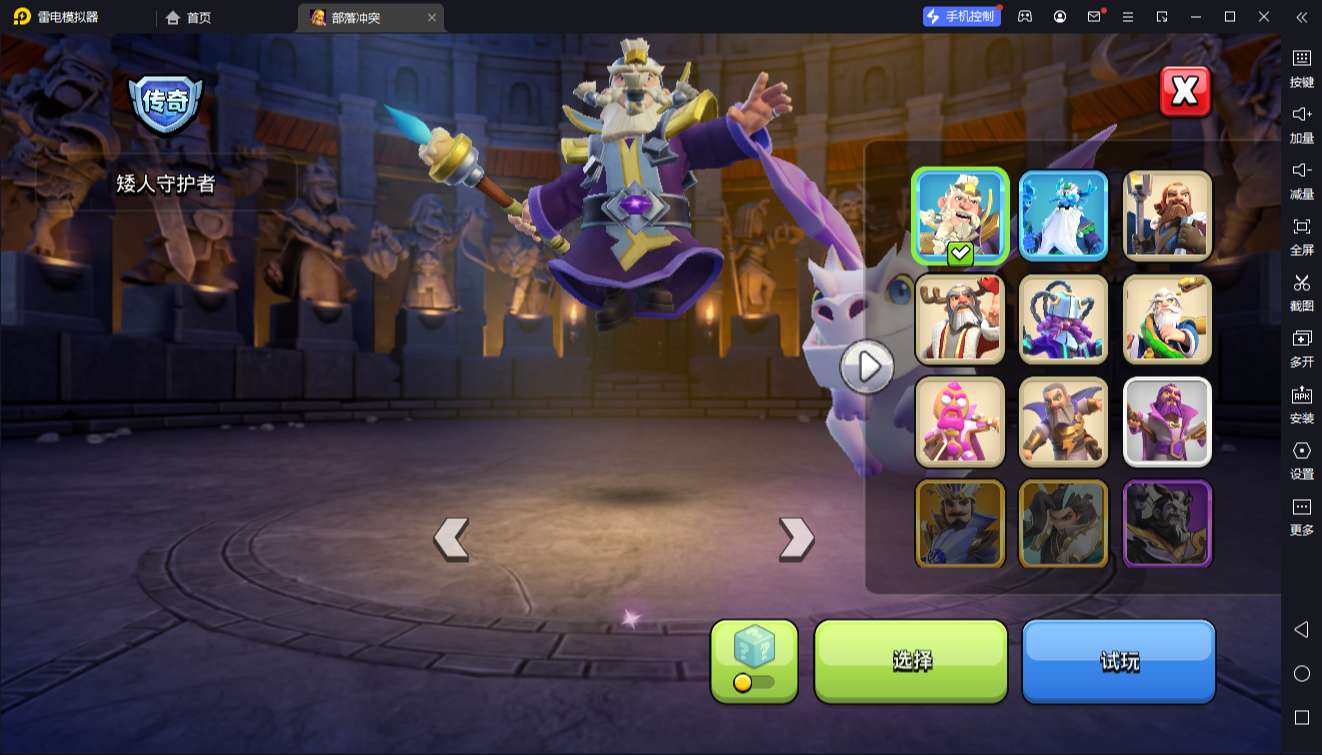Select the pink candy warden skin
The width and height of the screenshot is (1322, 755).
(960, 422)
